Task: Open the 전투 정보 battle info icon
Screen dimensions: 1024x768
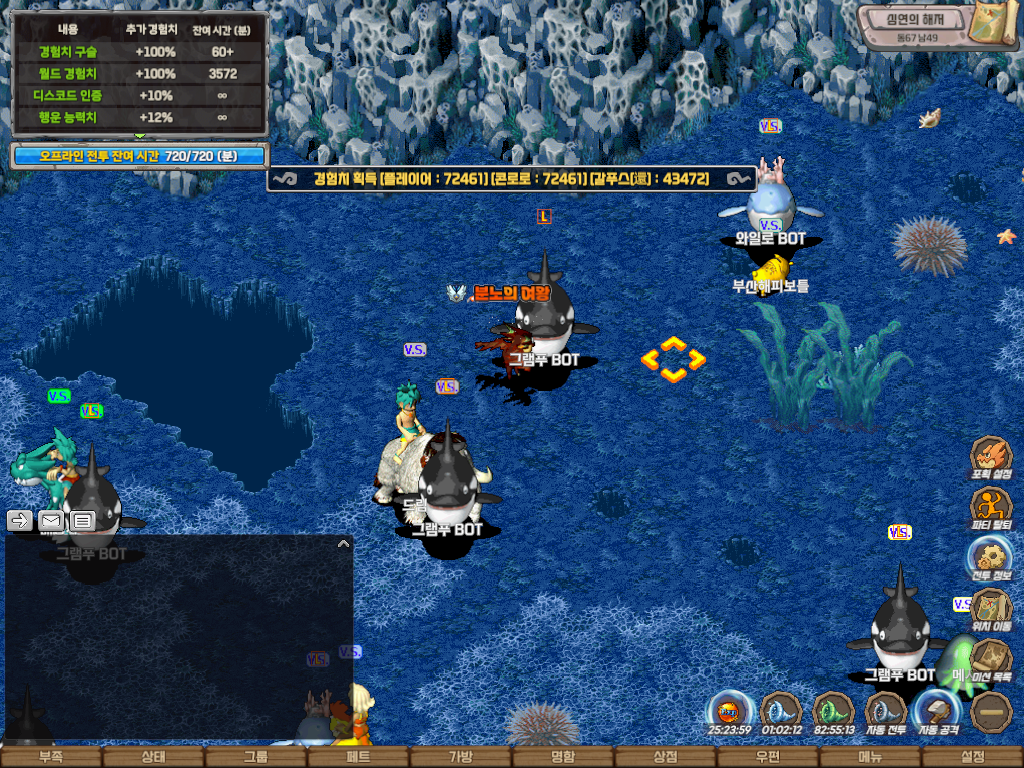Action: click(991, 557)
